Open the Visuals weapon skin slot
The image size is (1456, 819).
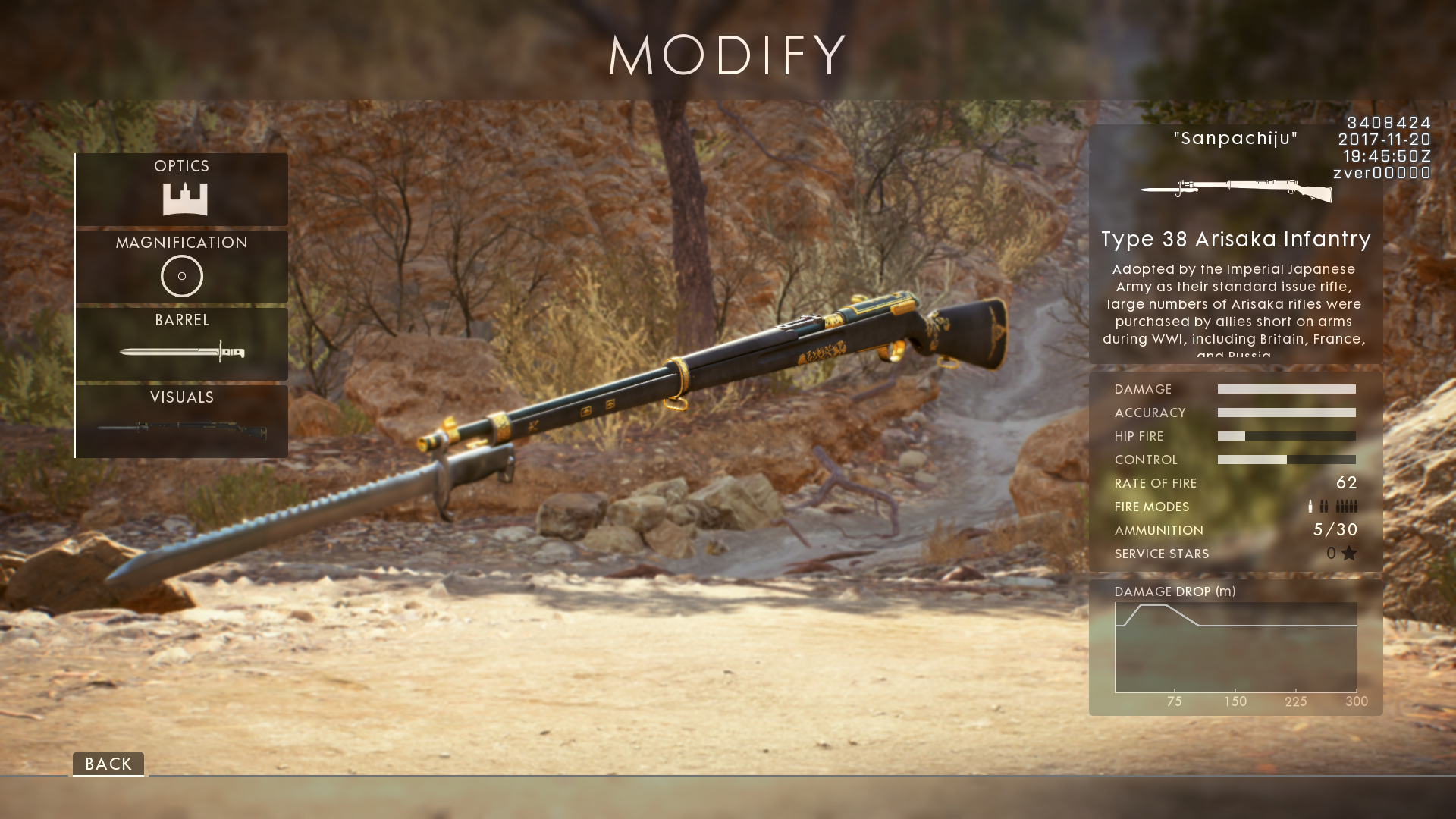[182, 421]
